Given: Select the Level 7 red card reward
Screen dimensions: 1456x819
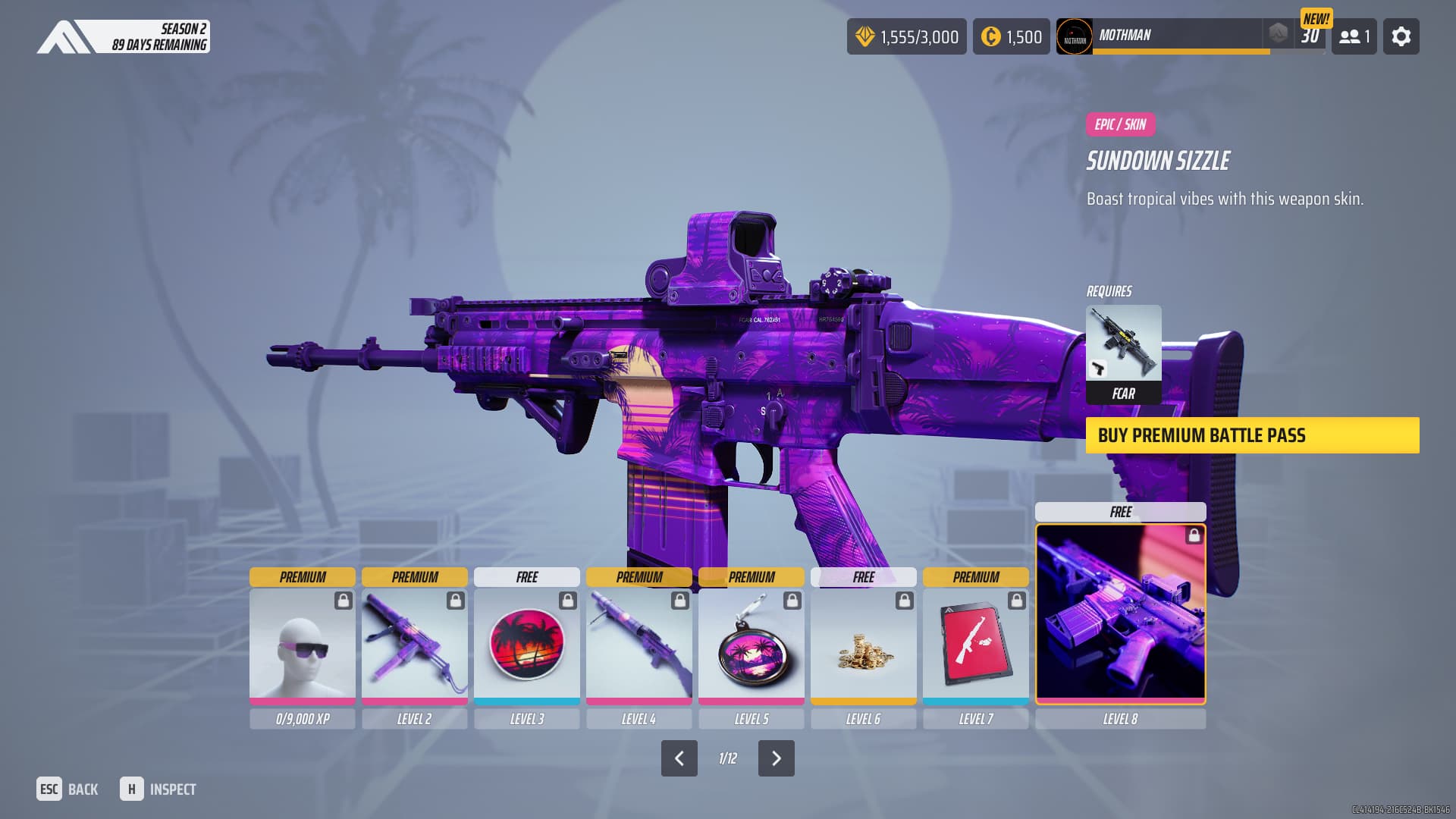Looking at the screenshot, I should coord(975,645).
